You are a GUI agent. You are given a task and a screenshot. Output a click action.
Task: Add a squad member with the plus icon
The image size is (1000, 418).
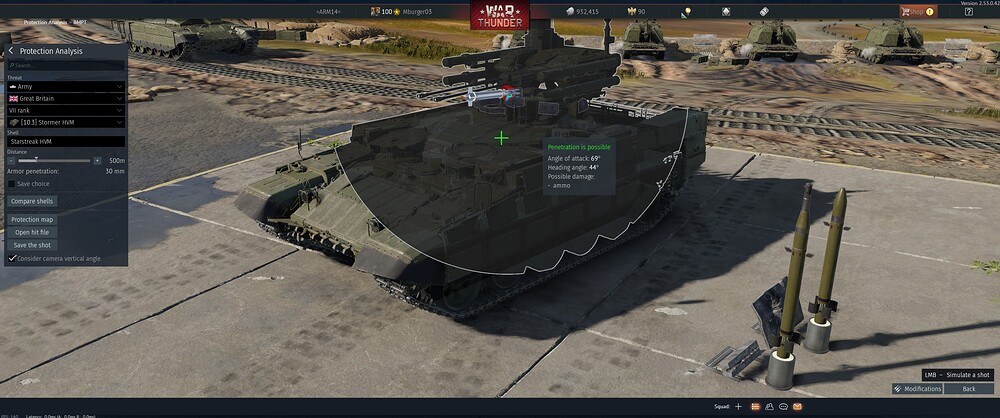738,407
